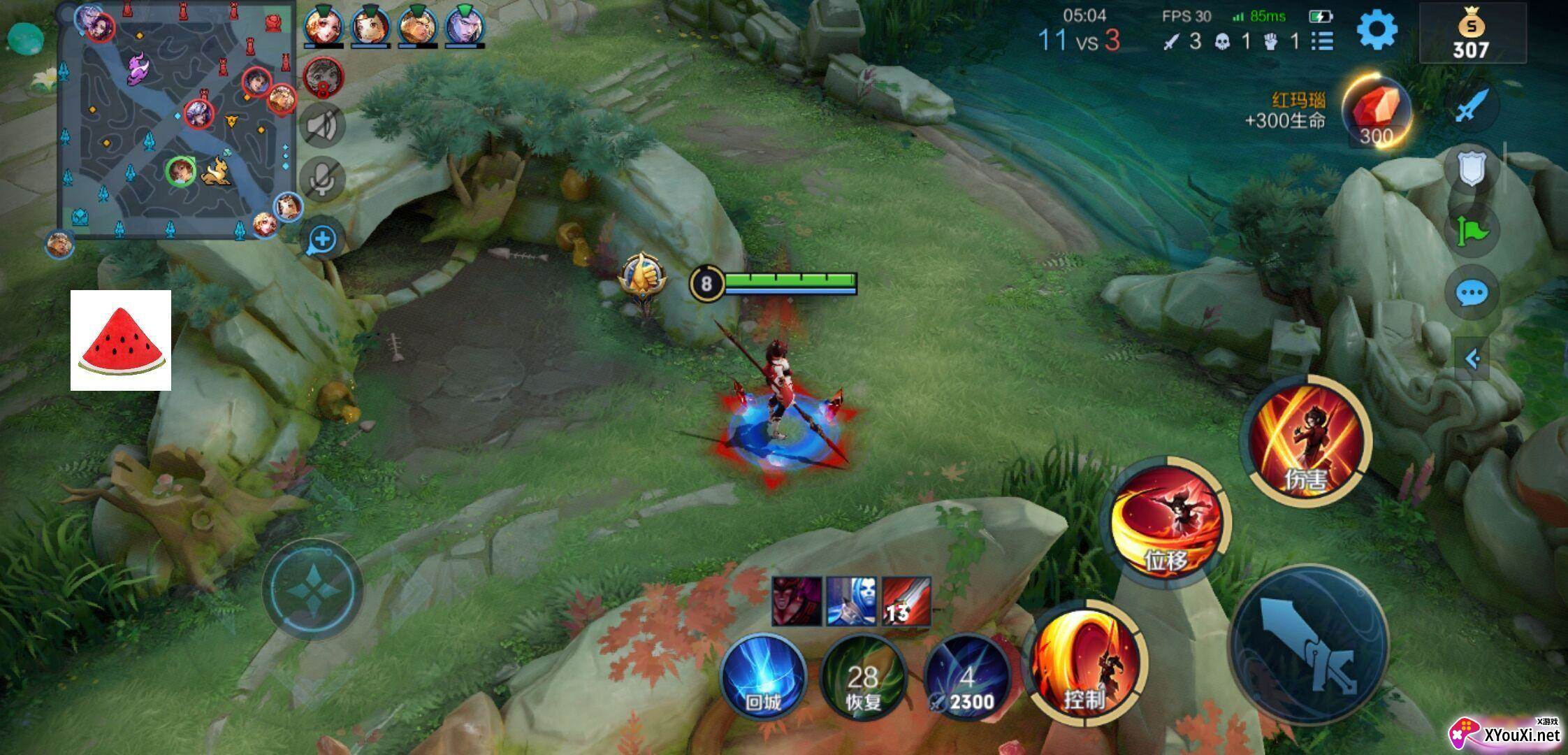1568x755 pixels.
Task: Open the gold coin shop
Action: (x=1471, y=35)
